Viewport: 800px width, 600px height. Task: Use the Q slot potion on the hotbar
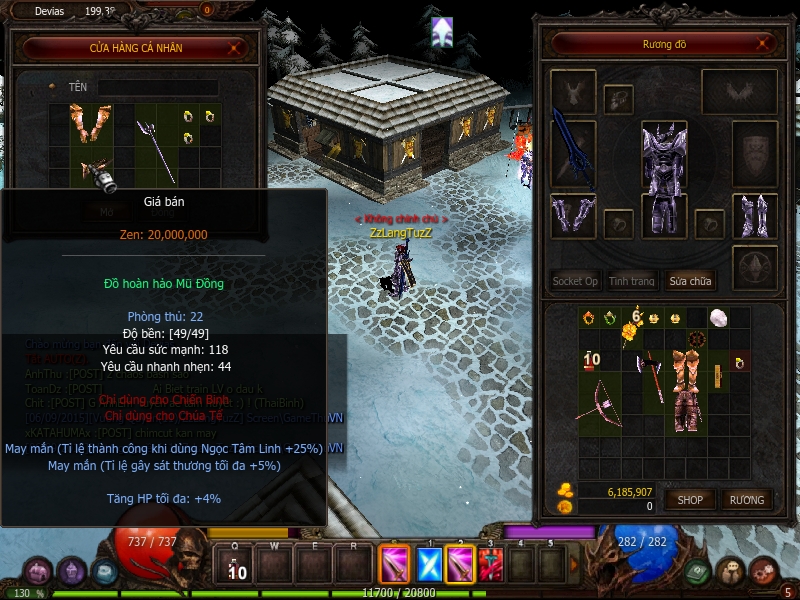[x=237, y=566]
